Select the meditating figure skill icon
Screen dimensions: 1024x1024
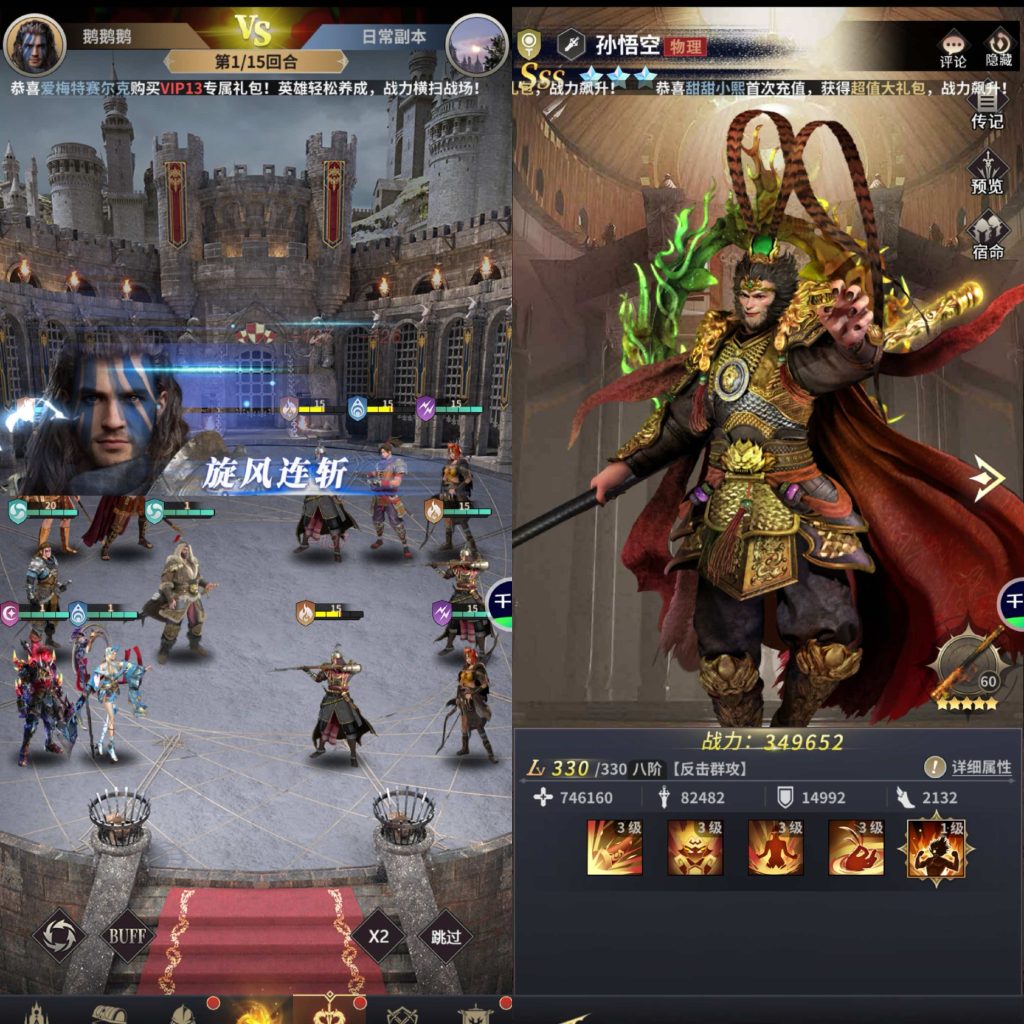[775, 848]
